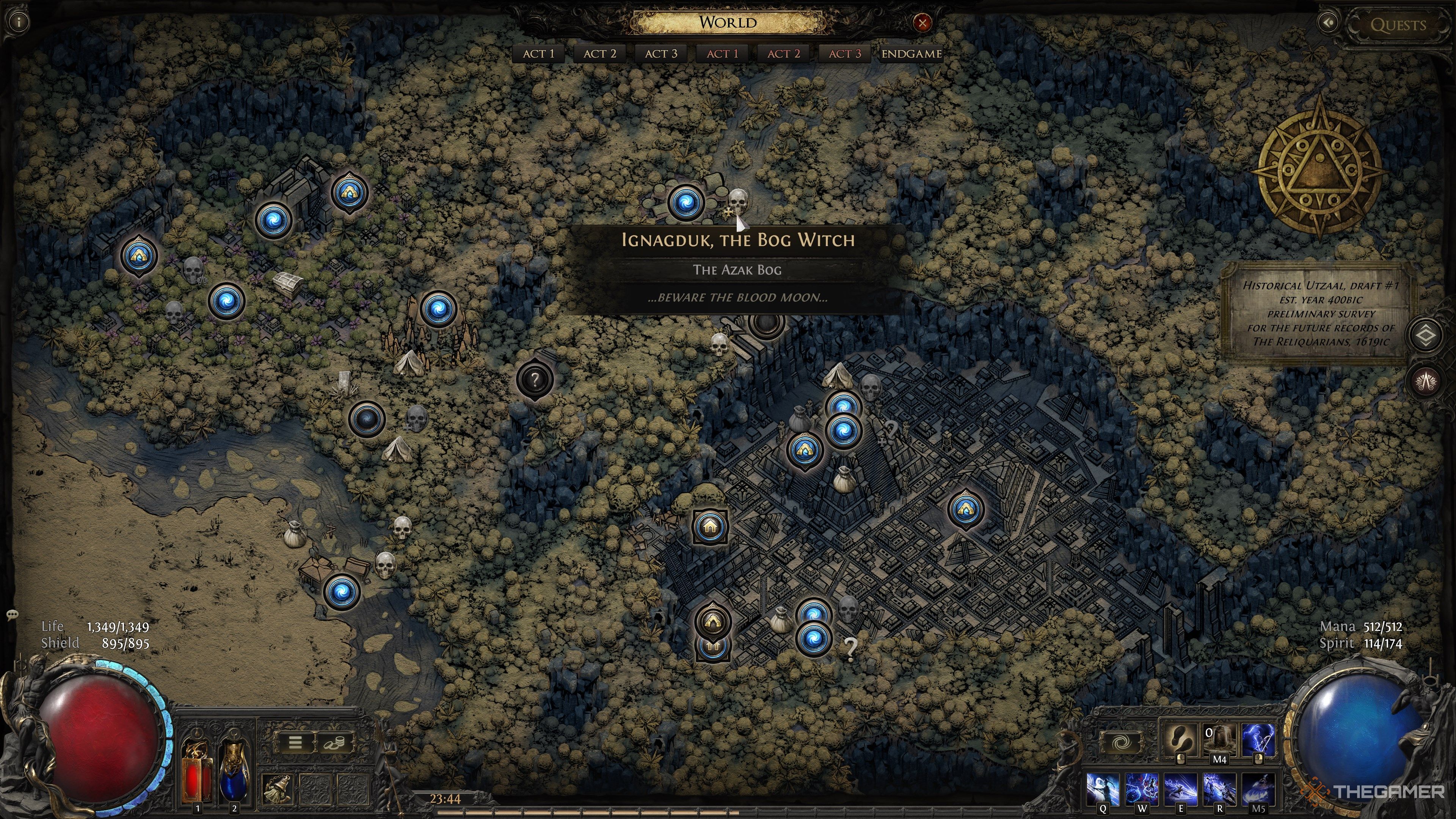Select the unknown question-mark map node
The width and height of the screenshot is (1456, 819).
coord(535,379)
